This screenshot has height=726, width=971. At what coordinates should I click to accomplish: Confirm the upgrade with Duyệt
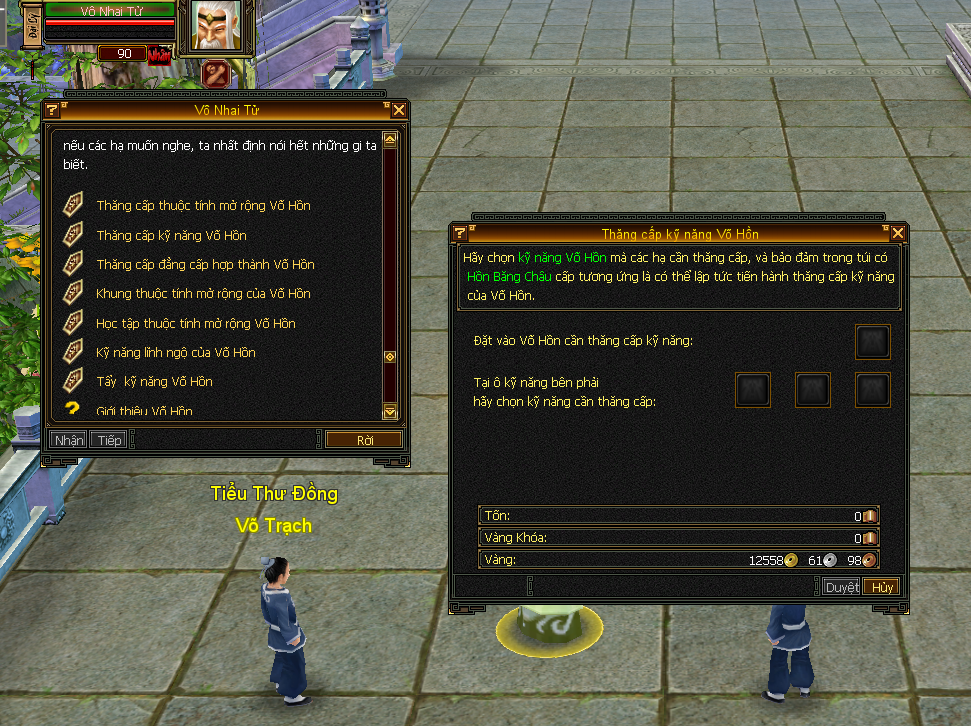click(x=841, y=587)
